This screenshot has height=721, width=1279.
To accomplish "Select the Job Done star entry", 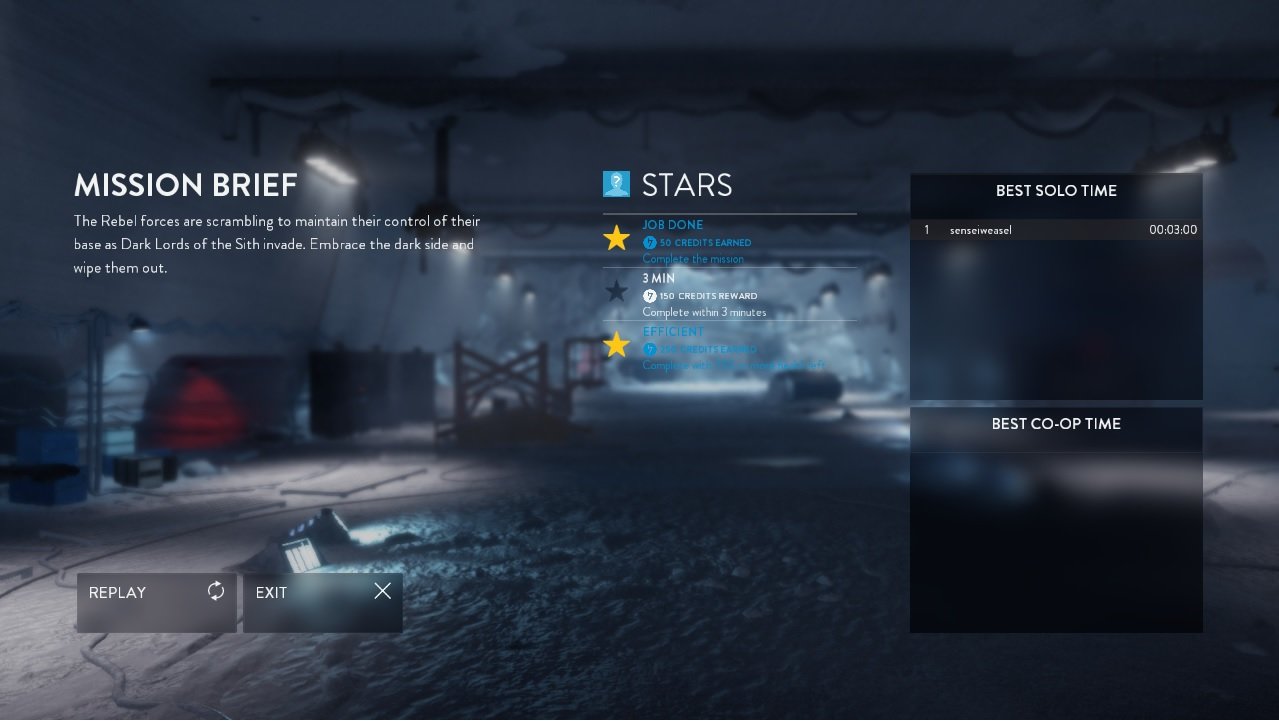I will (x=729, y=241).
